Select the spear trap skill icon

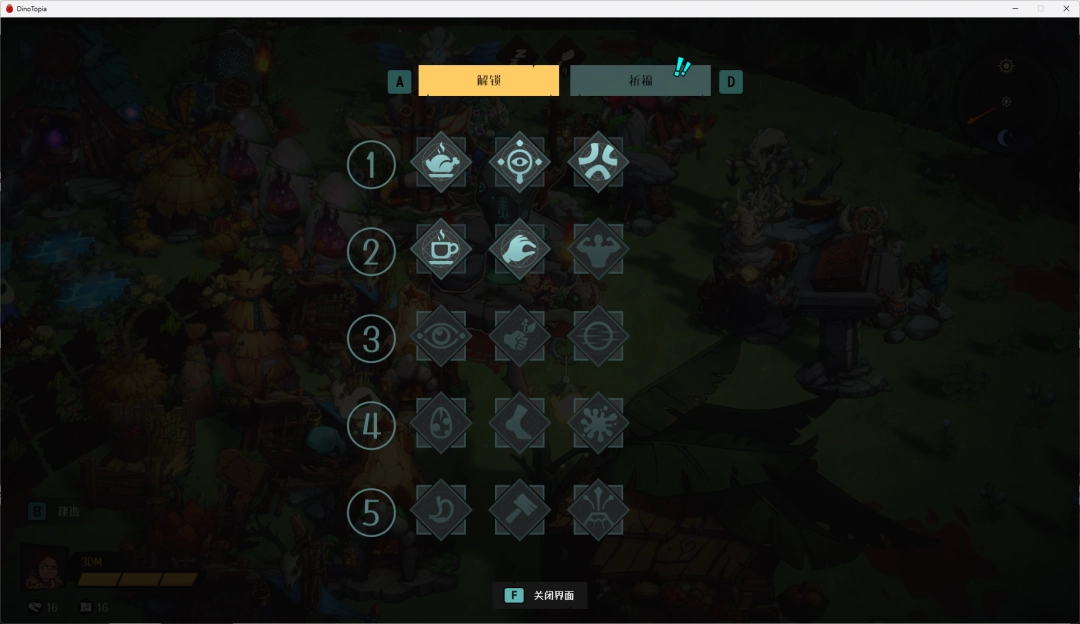point(598,510)
